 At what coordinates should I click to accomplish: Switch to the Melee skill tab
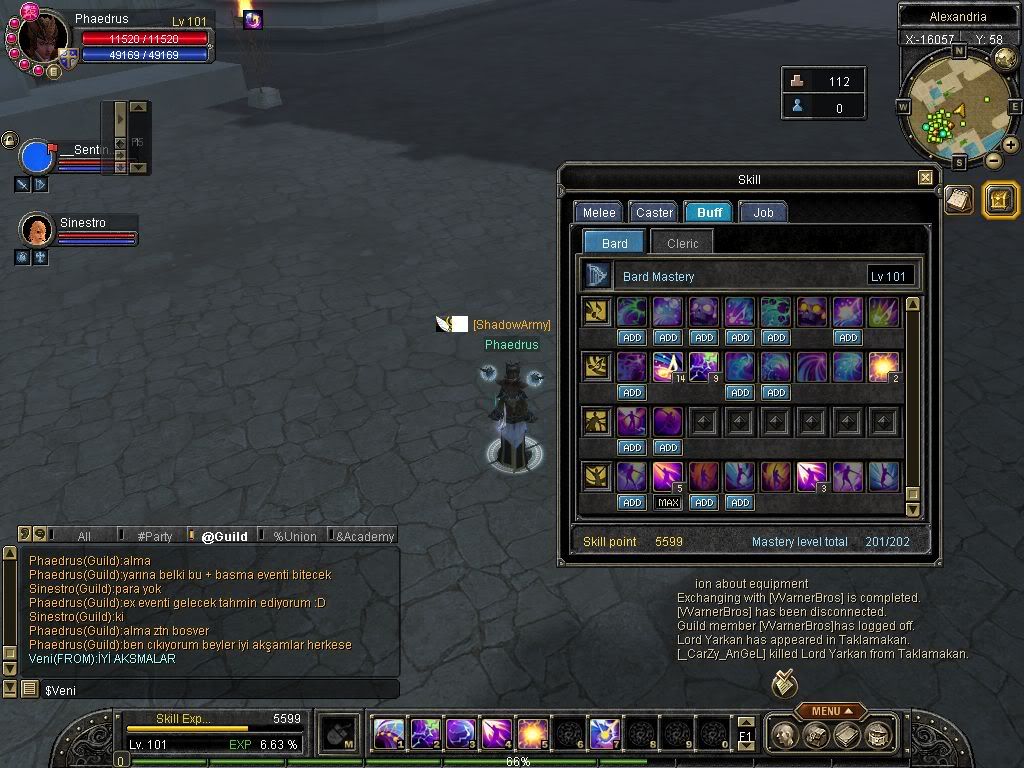[599, 212]
